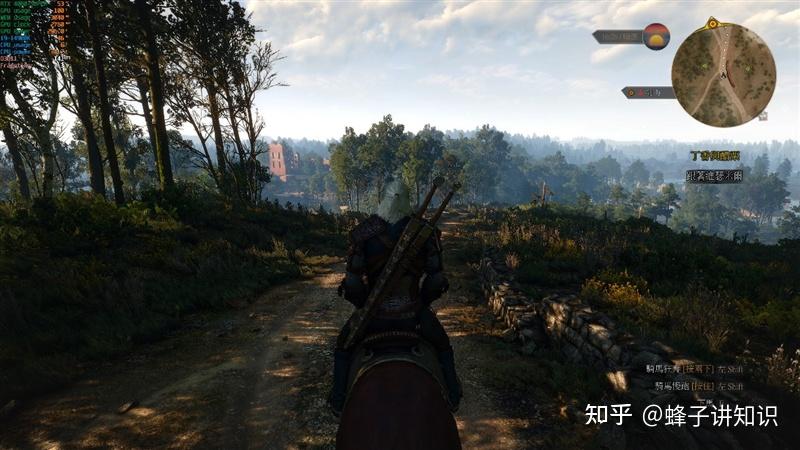
Task: Click the circular minimap
Action: [x=723, y=74]
